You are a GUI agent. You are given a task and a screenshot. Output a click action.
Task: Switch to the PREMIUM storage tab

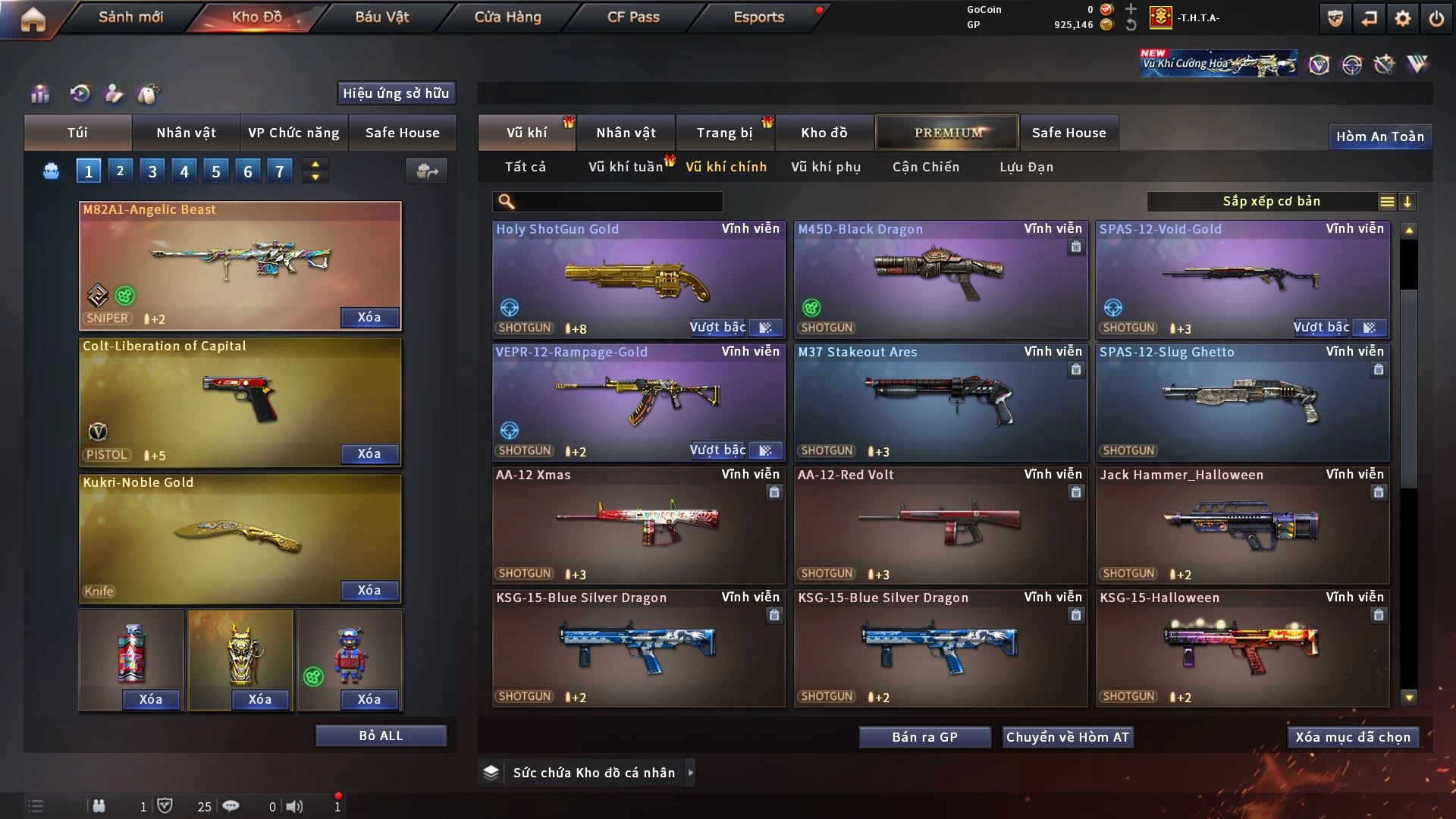pyautogui.click(x=947, y=133)
